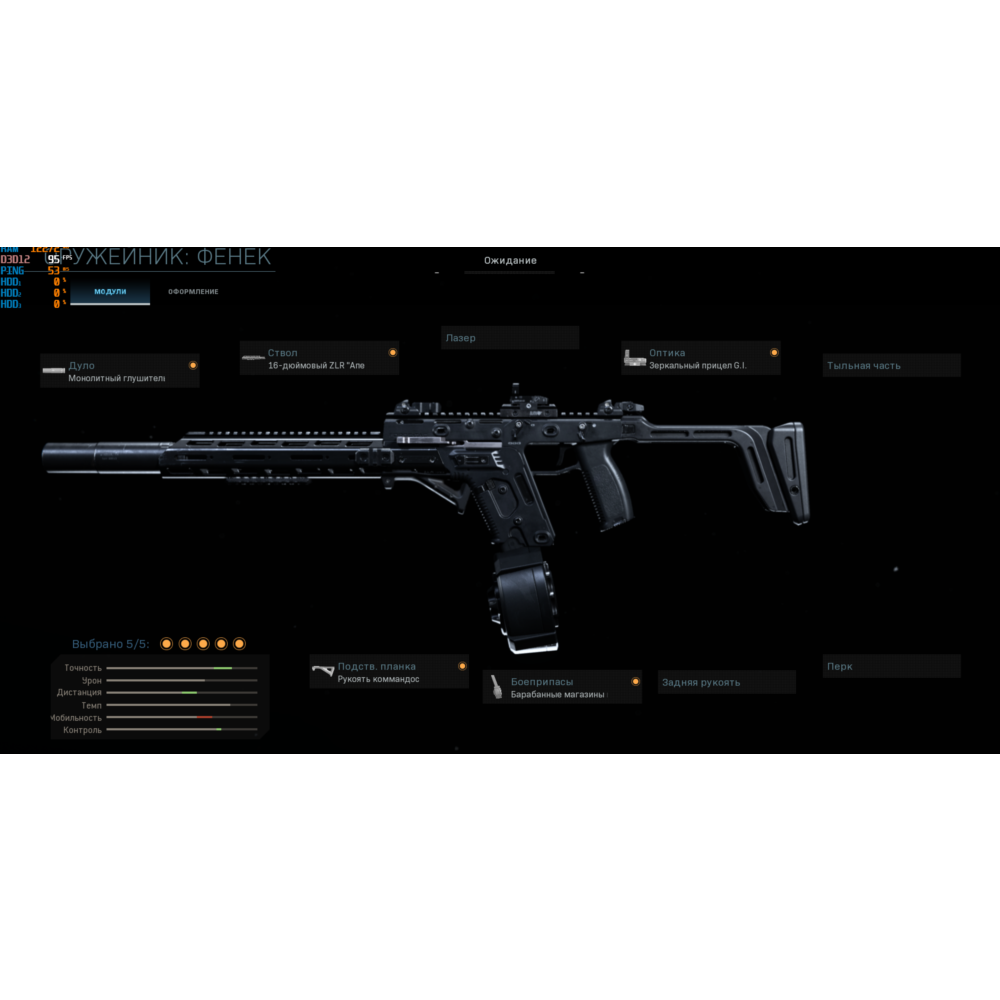Switch to the Модули tab
This screenshot has width=1000, height=1000.
click(x=110, y=292)
